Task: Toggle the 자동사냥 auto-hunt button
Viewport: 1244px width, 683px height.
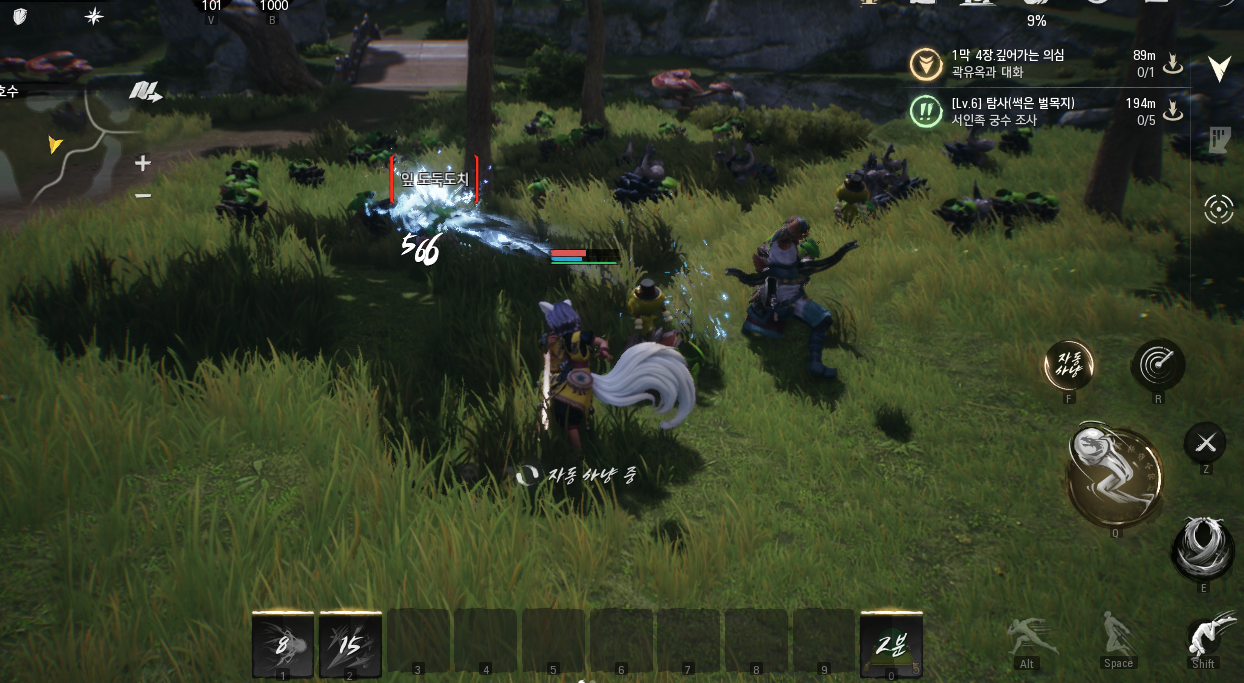Action: coord(1069,364)
